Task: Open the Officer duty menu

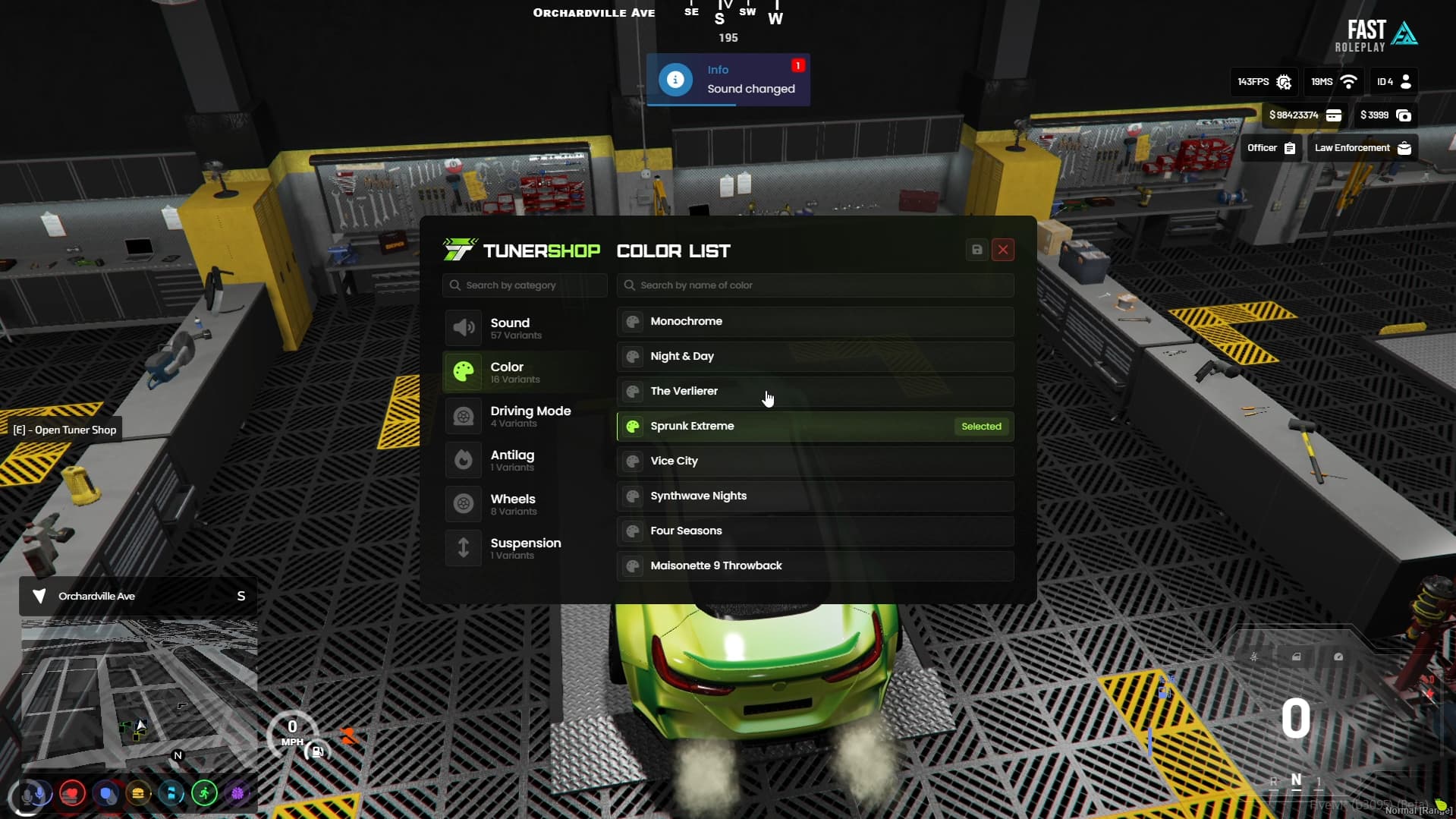Action: [x=1270, y=148]
